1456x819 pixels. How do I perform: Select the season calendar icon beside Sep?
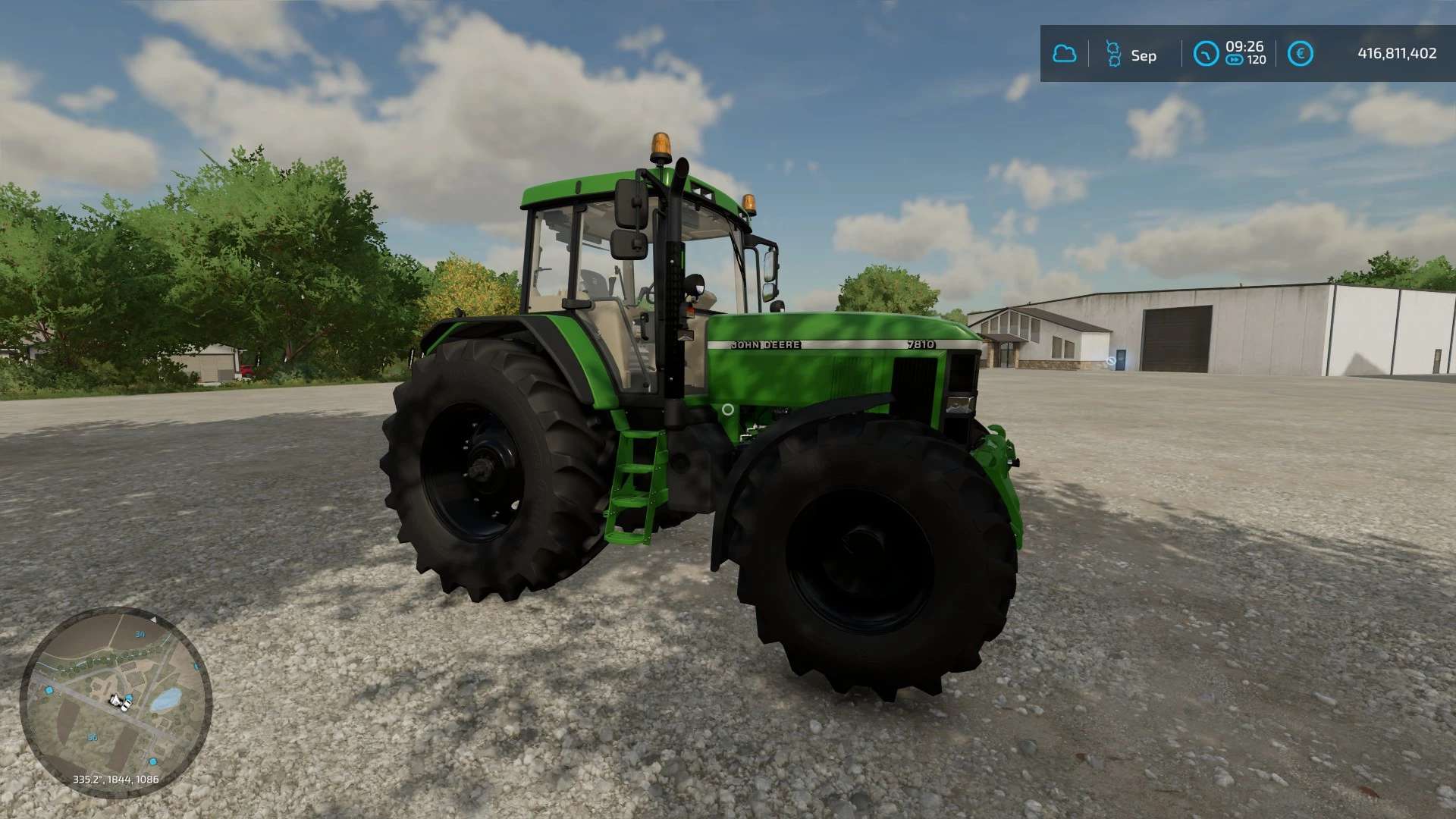click(1112, 54)
